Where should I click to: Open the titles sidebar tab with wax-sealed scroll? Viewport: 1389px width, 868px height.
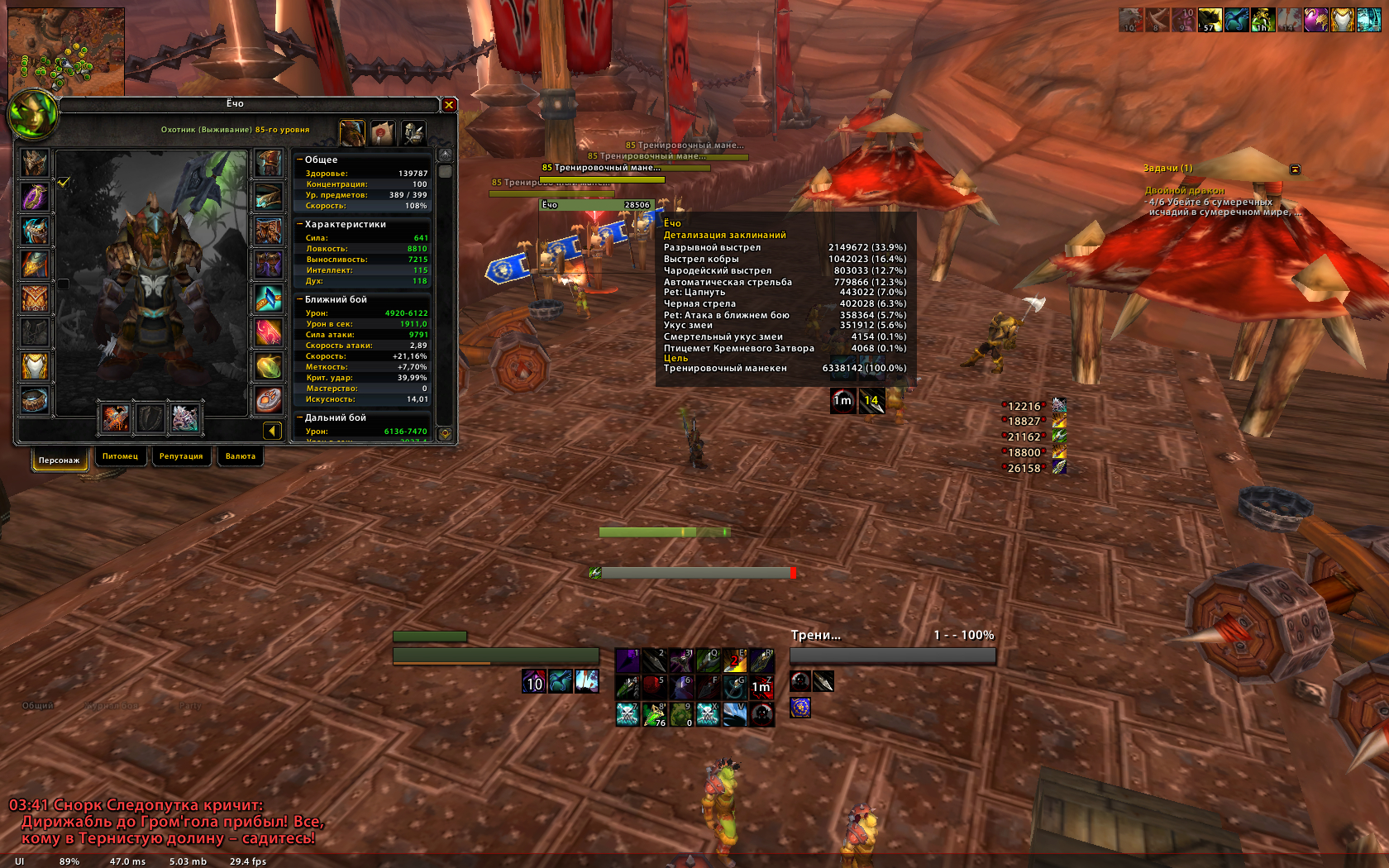382,132
